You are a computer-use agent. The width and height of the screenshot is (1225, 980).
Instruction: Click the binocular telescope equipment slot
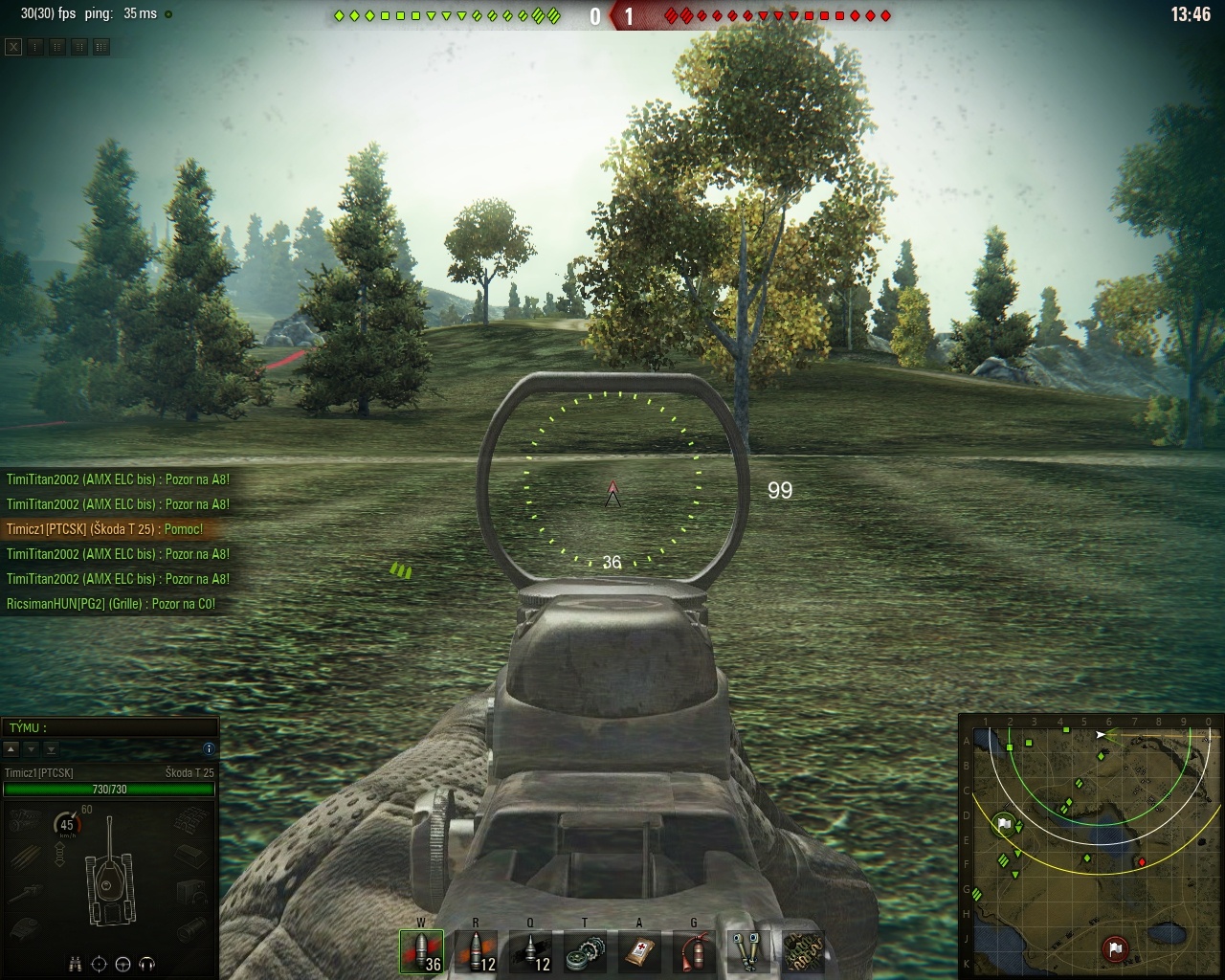pyautogui.click(x=748, y=951)
